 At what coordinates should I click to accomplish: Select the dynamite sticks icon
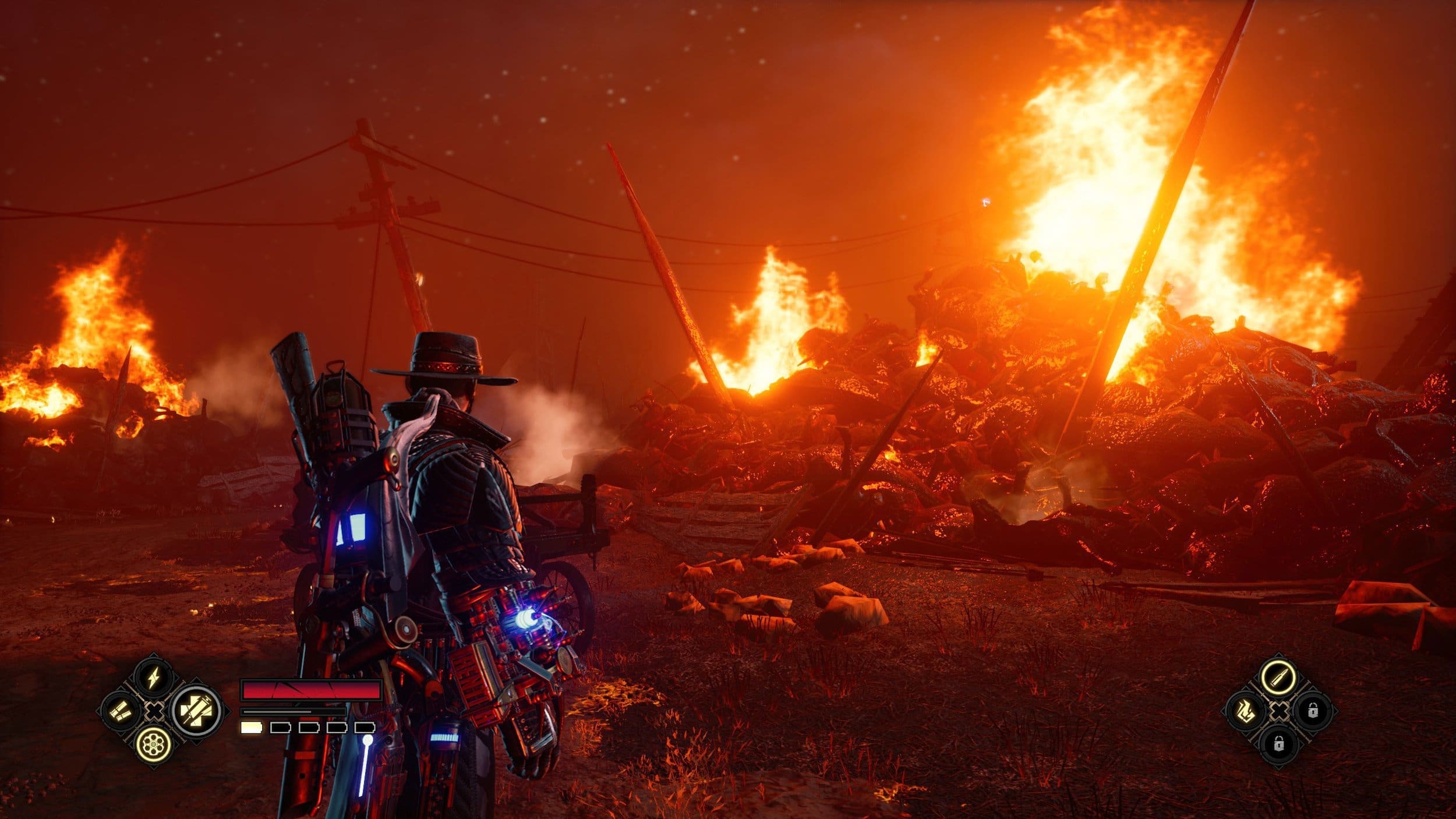(x=120, y=712)
